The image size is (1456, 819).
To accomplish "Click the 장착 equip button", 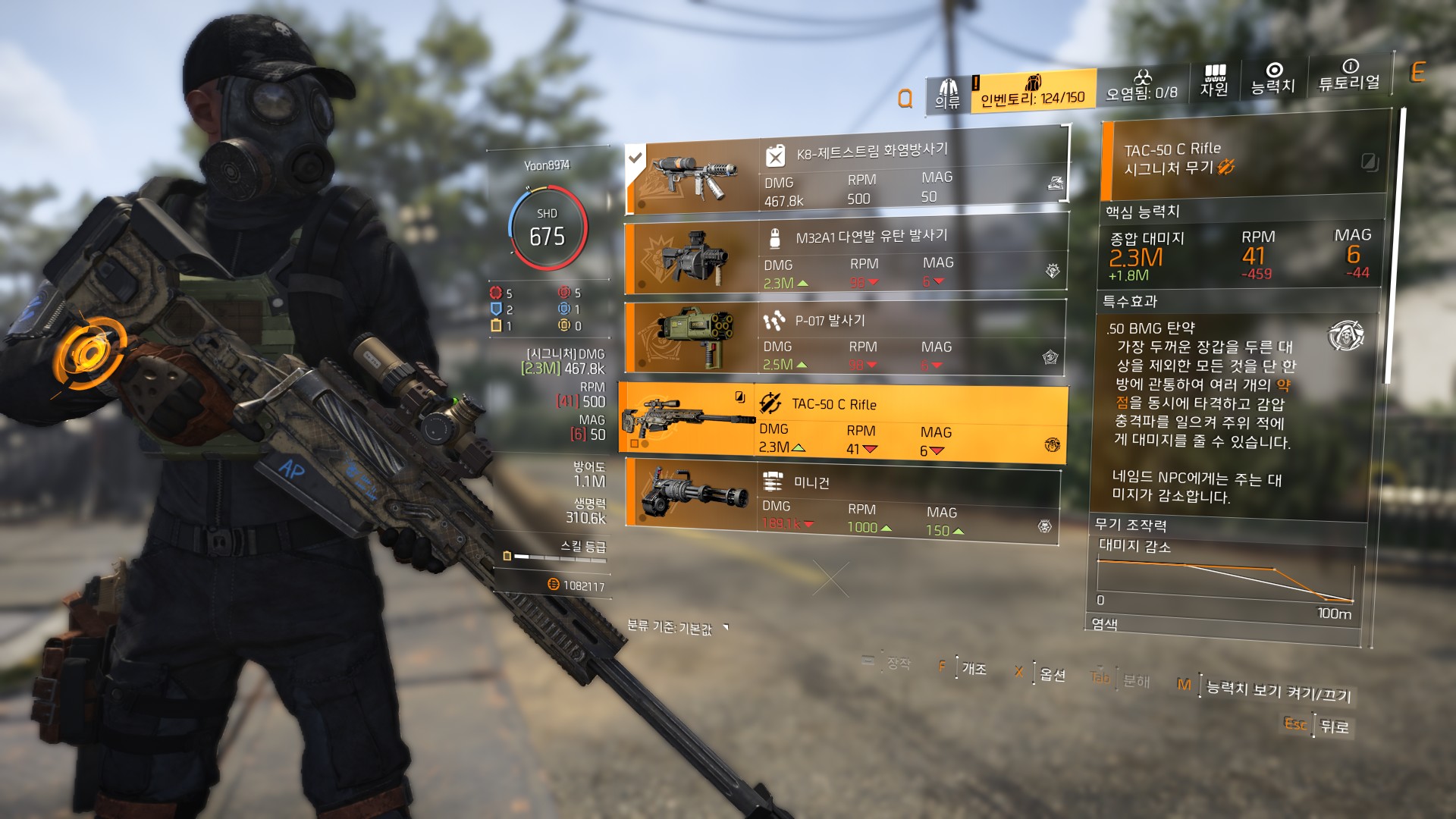I will (898, 664).
